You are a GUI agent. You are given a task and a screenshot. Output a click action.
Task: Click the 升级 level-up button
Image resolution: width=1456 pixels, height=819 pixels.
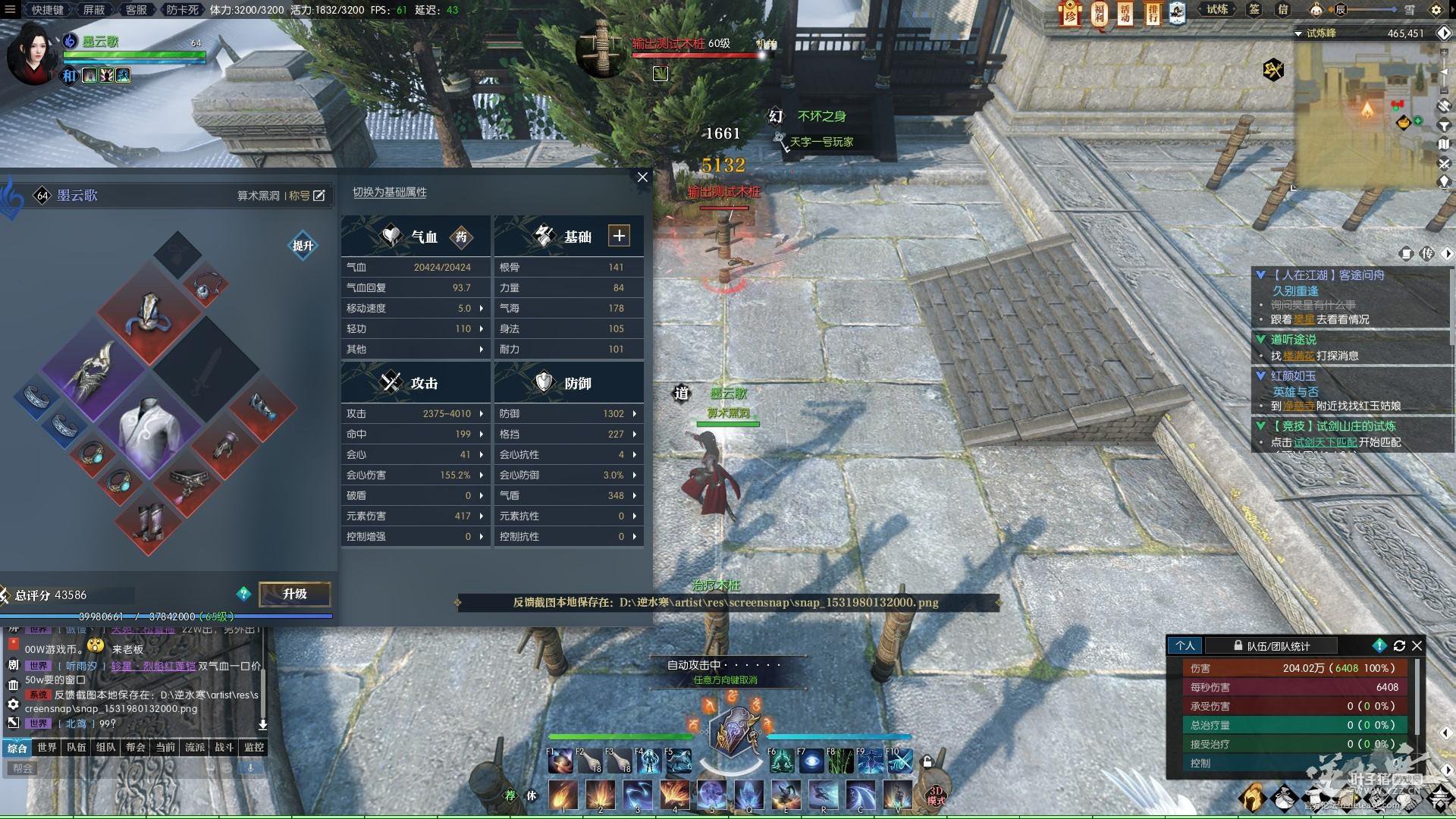(x=294, y=594)
